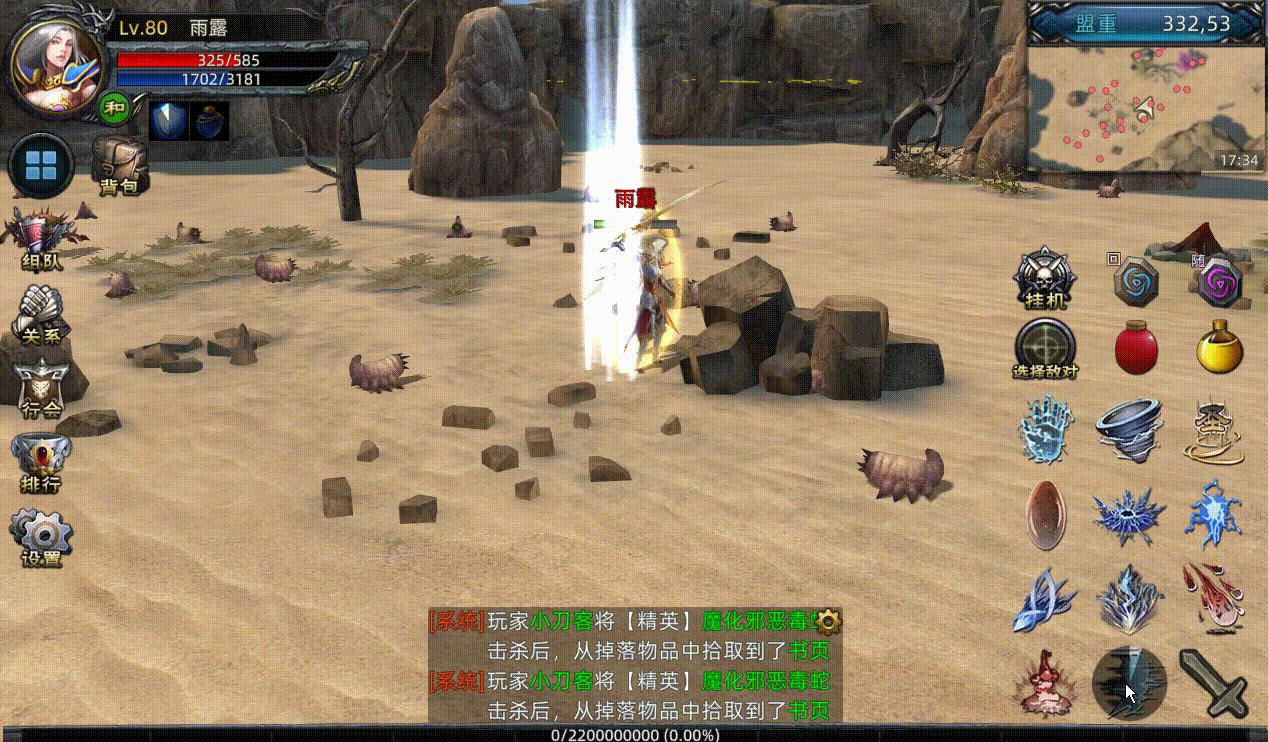This screenshot has width=1268, height=742.
Task: Use the yellow potion flask
Action: click(1220, 348)
